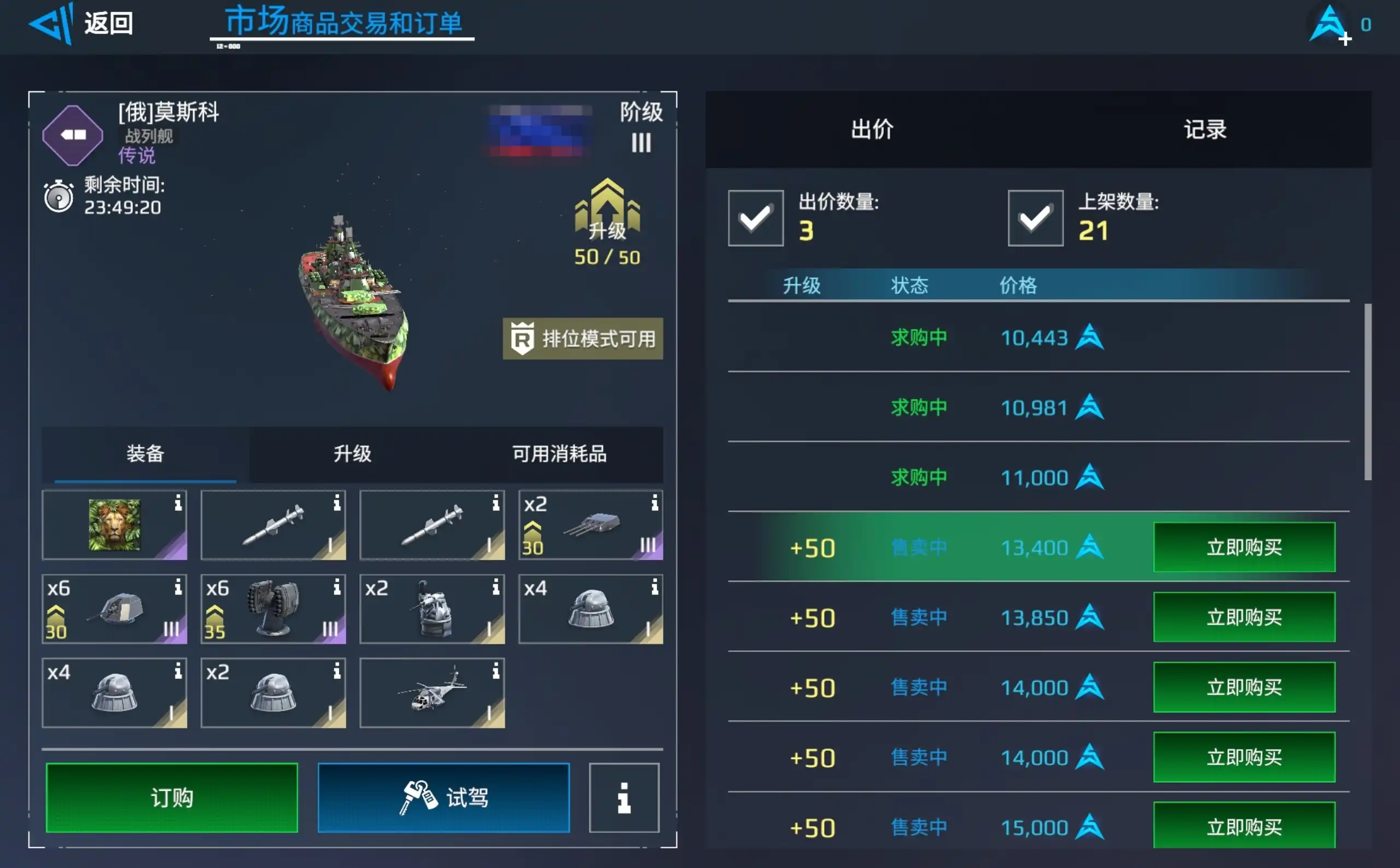Select the x2 triple-barrel main gun slot
The width and height of the screenshot is (1400, 868).
coord(590,525)
